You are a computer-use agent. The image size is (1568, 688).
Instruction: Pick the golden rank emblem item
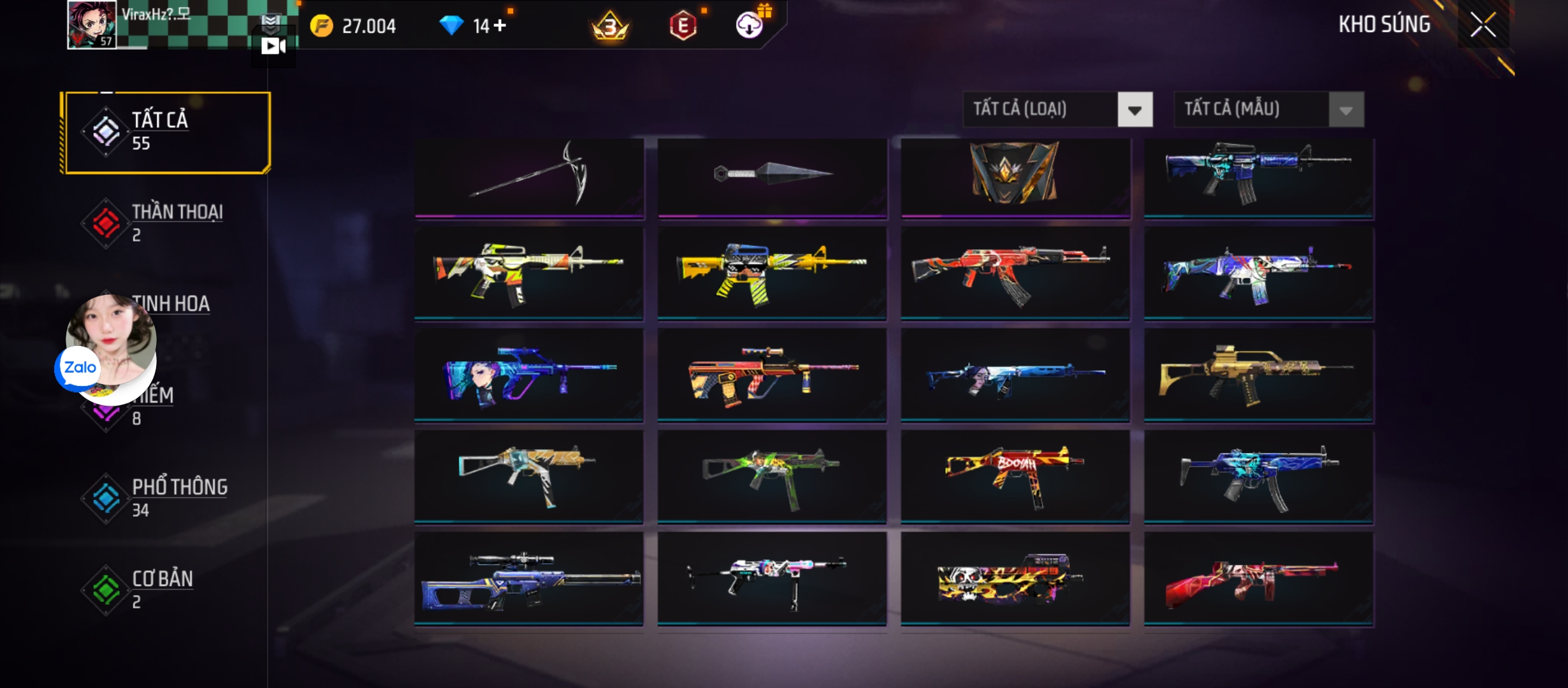(1015, 173)
